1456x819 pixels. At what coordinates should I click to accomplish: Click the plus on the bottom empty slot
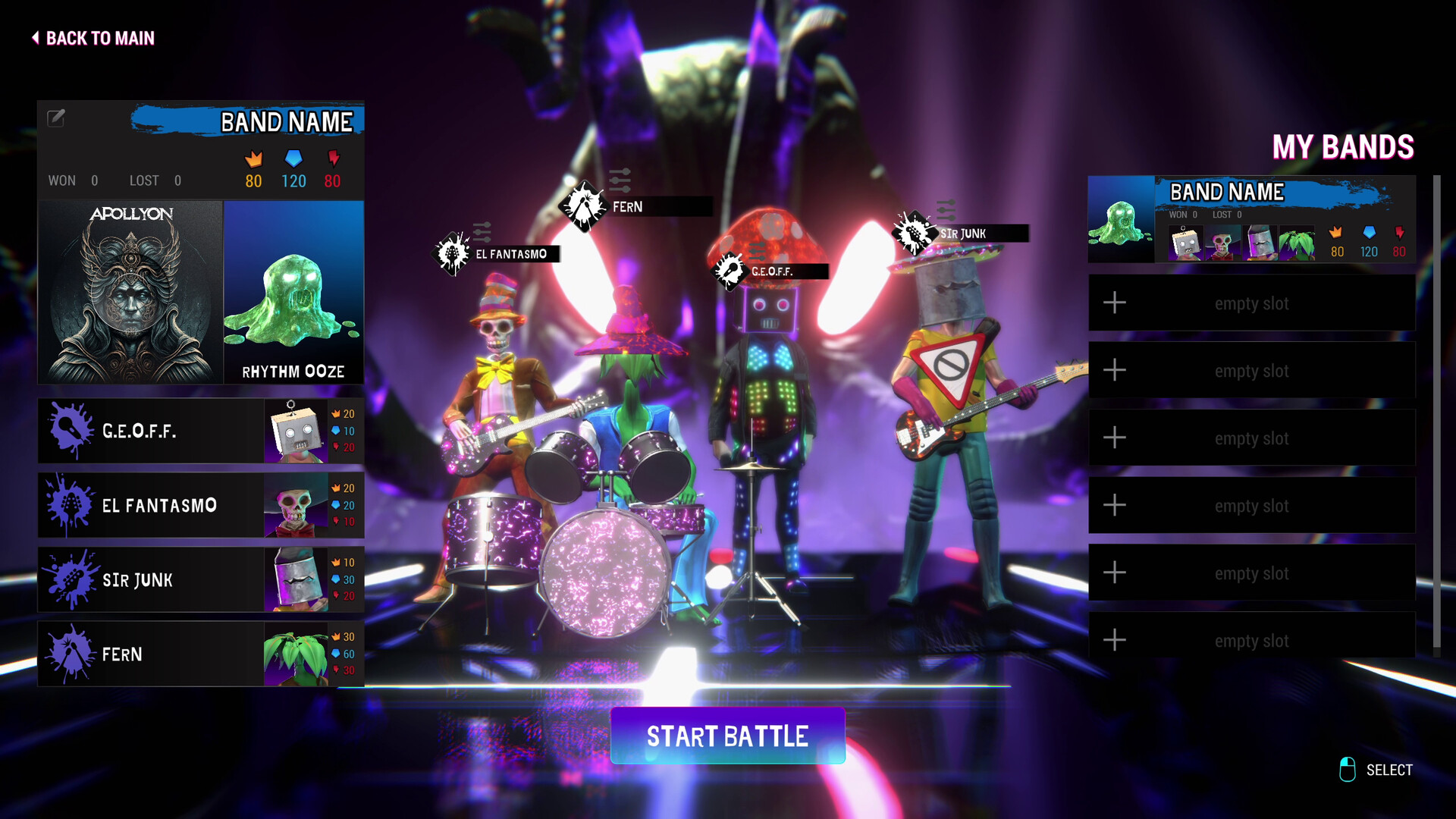click(x=1115, y=641)
